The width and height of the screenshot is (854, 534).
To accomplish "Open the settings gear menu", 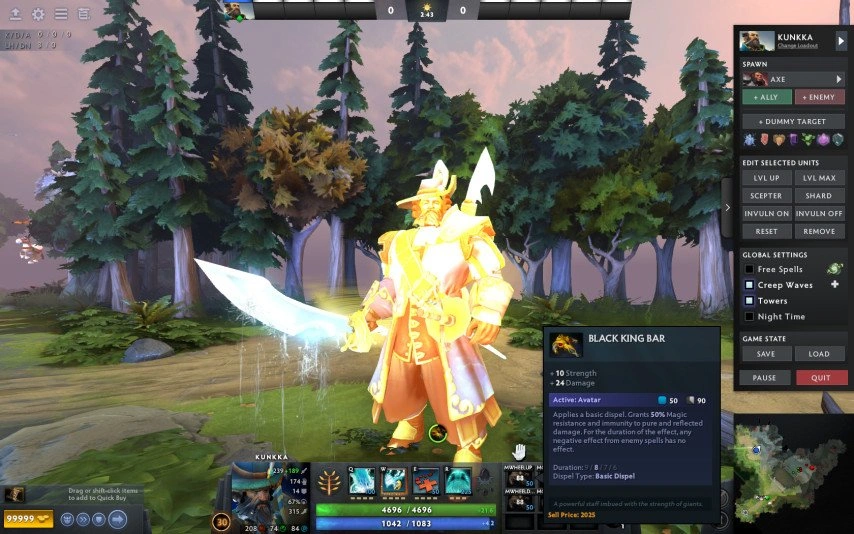I will pyautogui.click(x=38, y=14).
